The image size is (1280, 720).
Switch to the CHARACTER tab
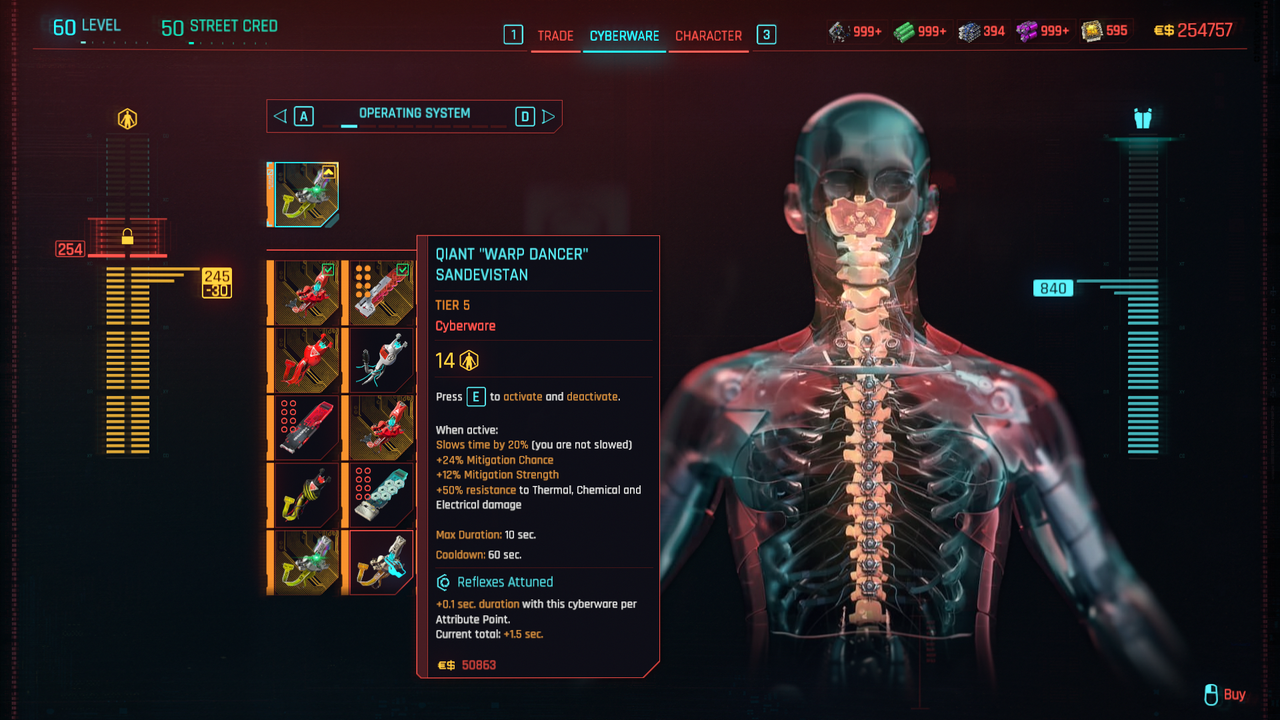pyautogui.click(x=708, y=34)
